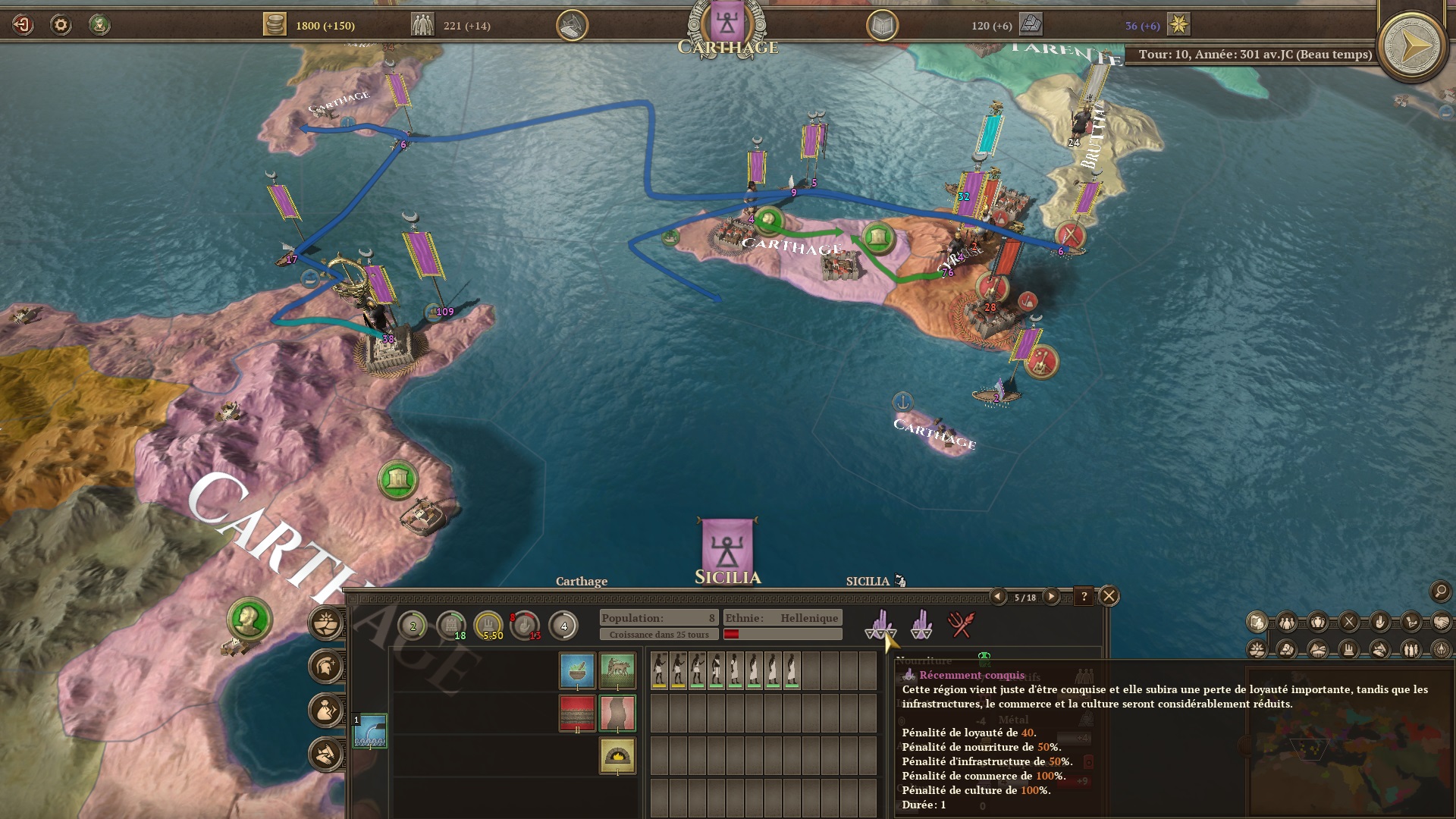Open the Carthage faction emblem
The width and height of the screenshot is (1456, 819).
tap(727, 23)
